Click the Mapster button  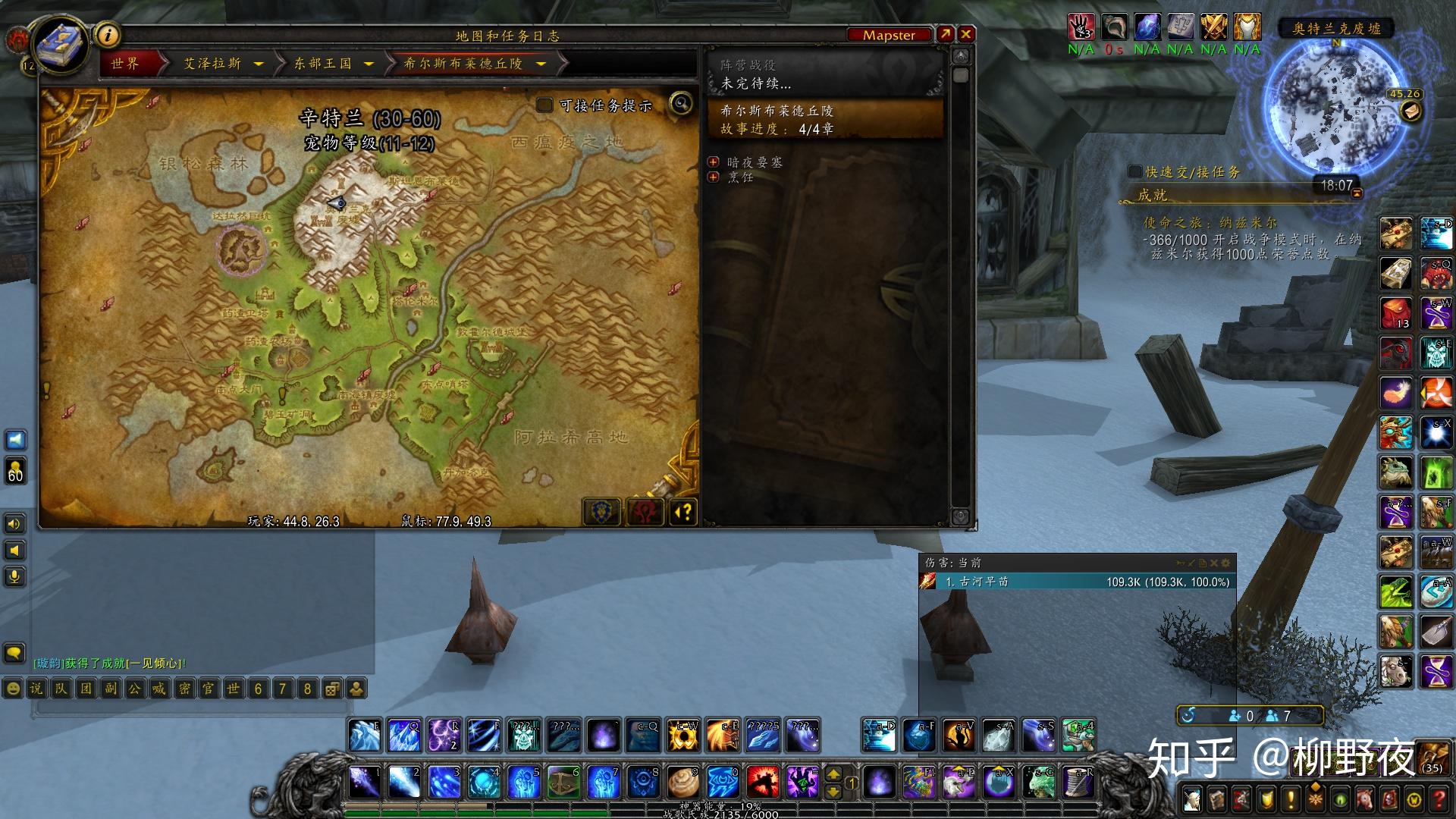click(x=889, y=35)
